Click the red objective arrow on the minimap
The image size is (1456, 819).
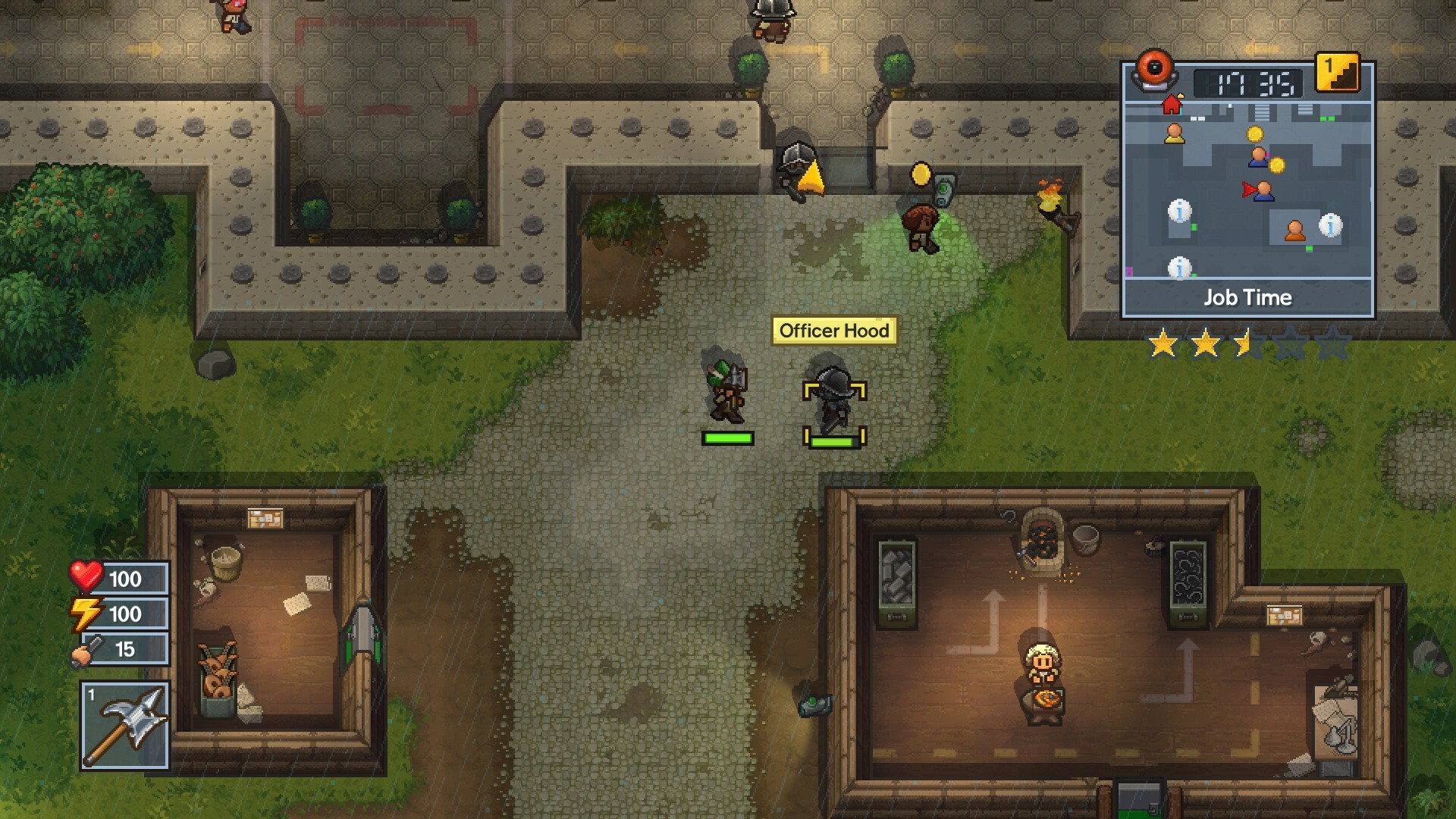[x=1247, y=187]
